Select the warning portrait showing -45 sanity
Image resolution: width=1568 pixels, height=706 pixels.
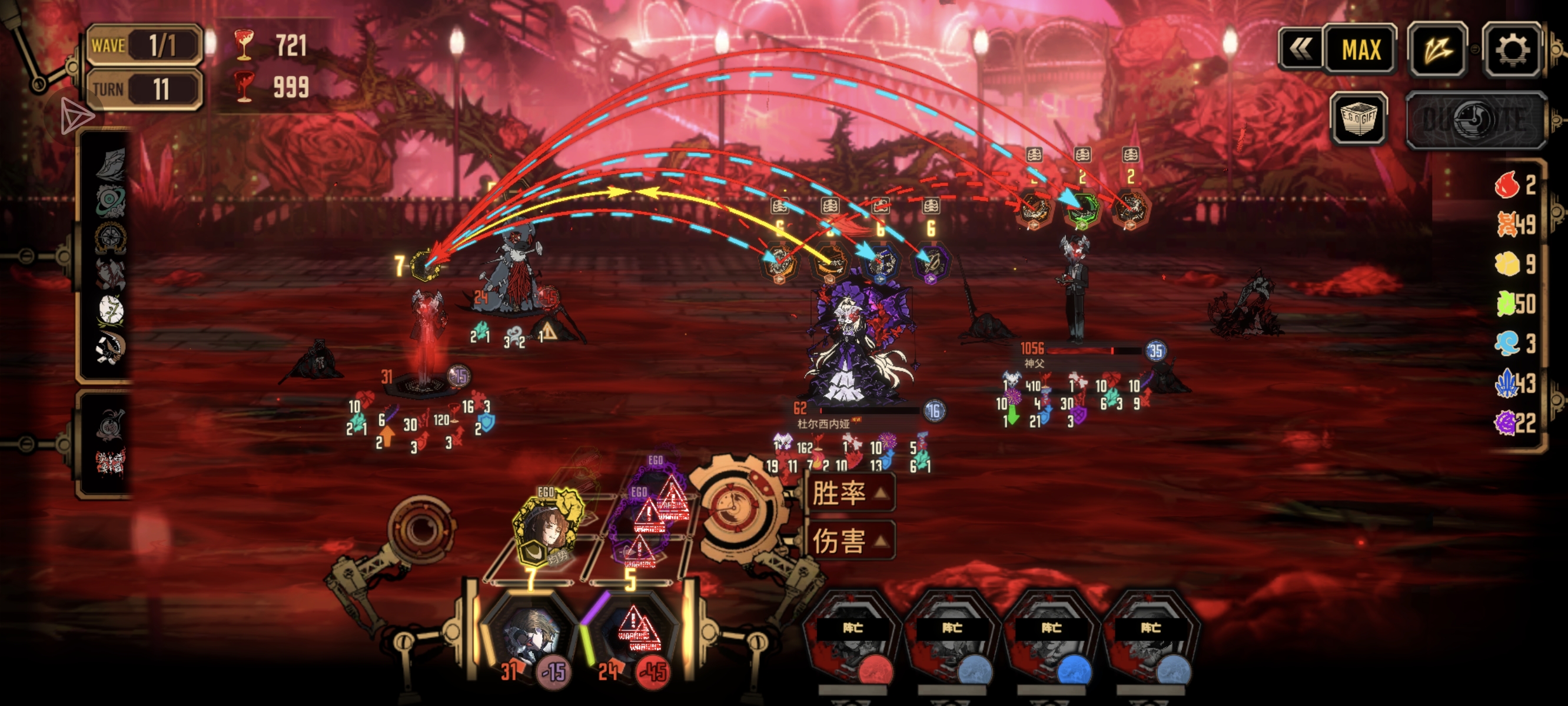pyautogui.click(x=633, y=636)
